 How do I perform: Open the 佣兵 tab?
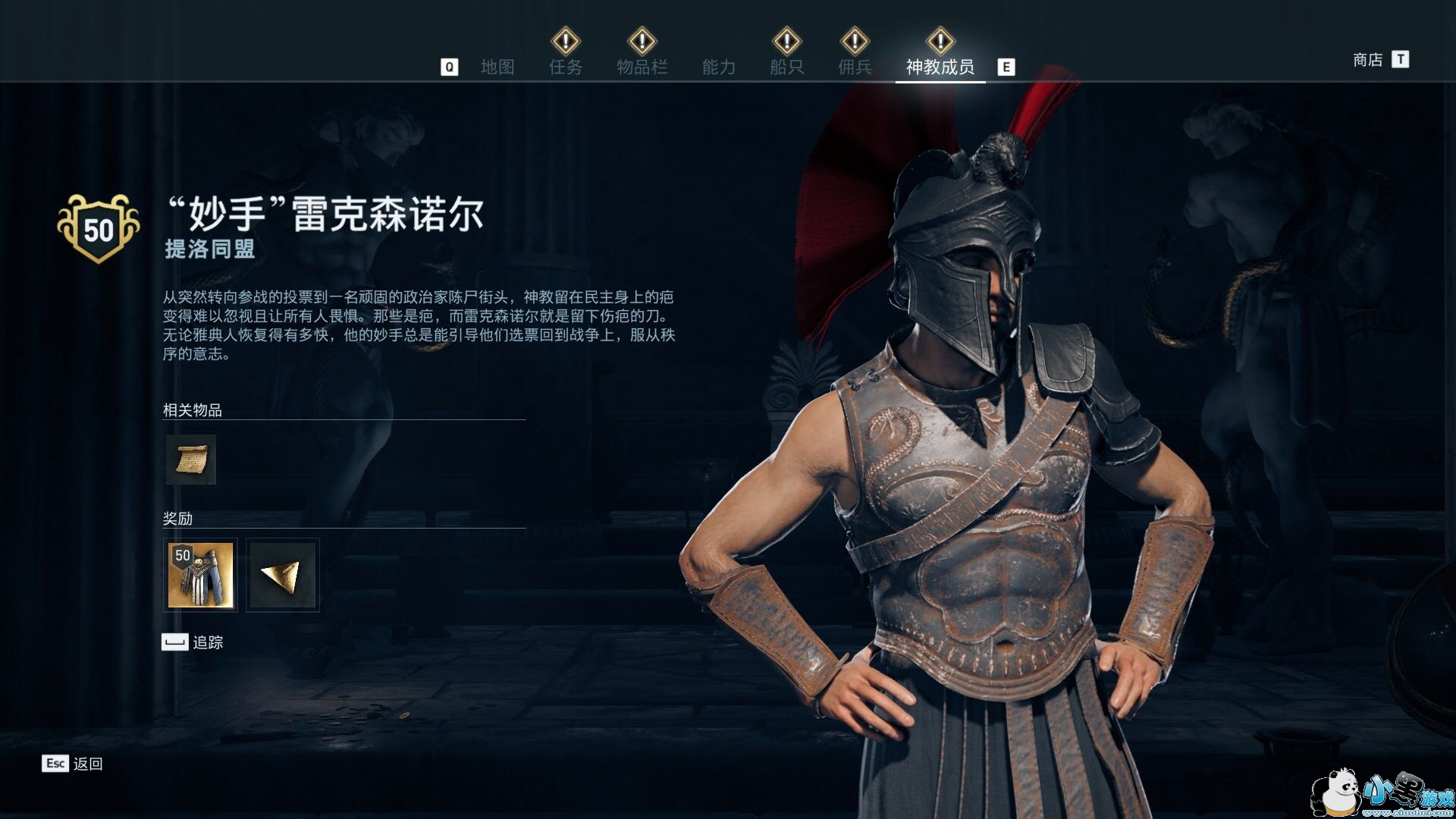855,67
